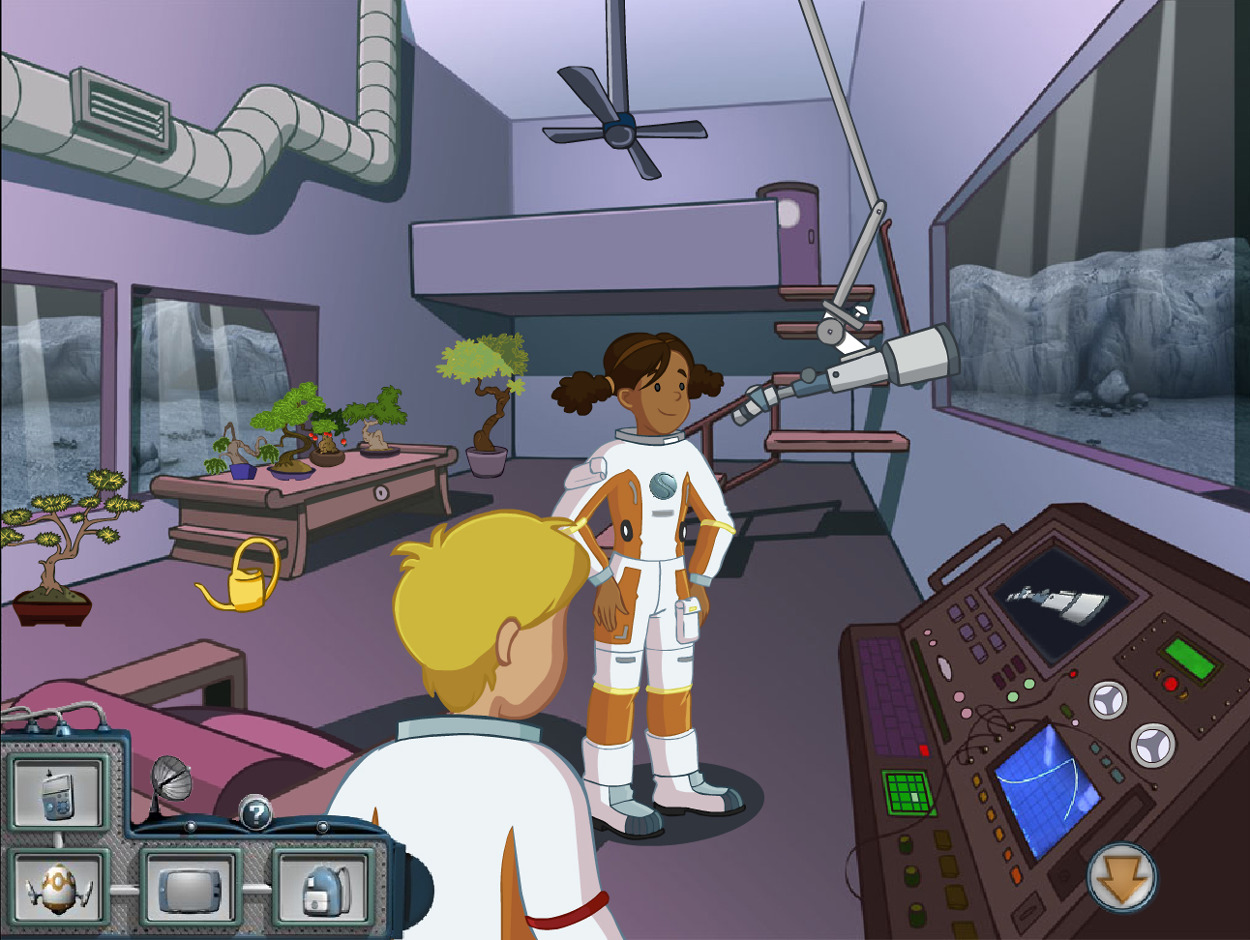Open the blue backpack inventory

(323, 887)
